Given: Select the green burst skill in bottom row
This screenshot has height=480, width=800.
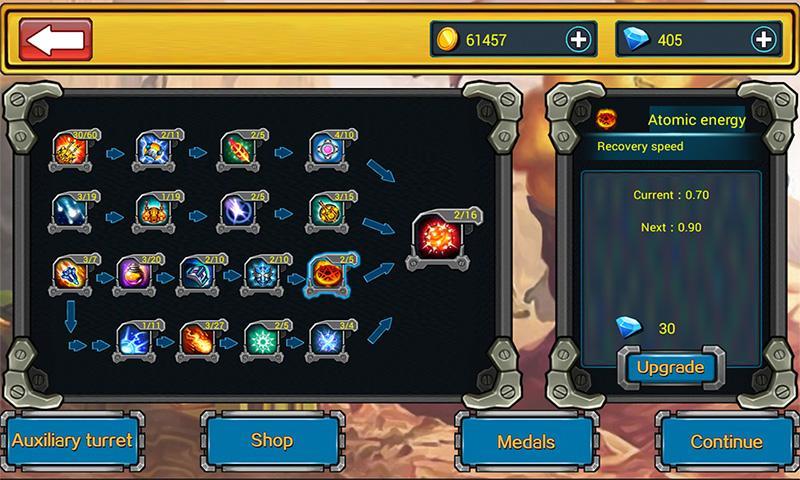Looking at the screenshot, I should (x=262, y=338).
